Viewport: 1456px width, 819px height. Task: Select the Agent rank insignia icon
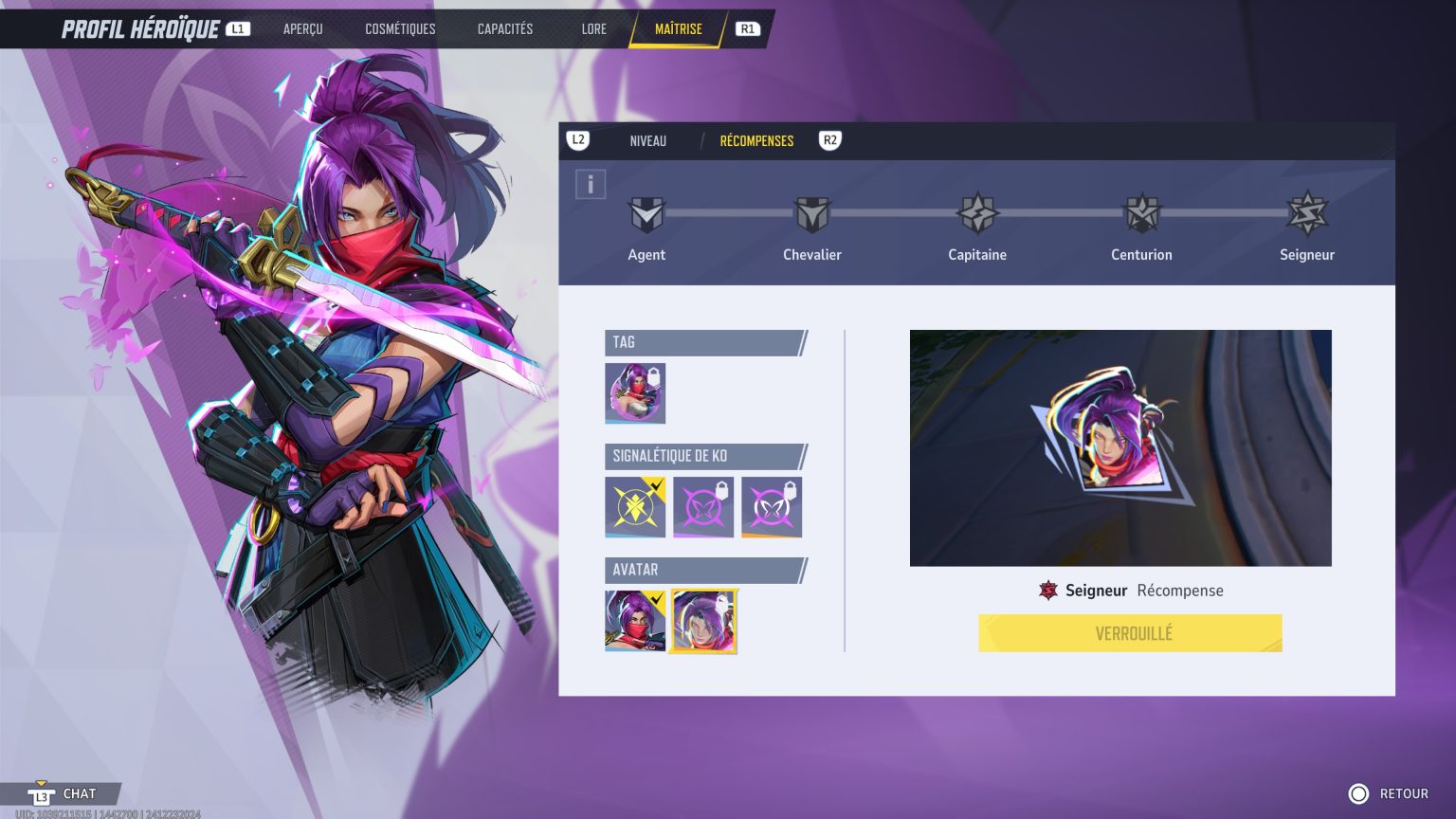pos(646,215)
